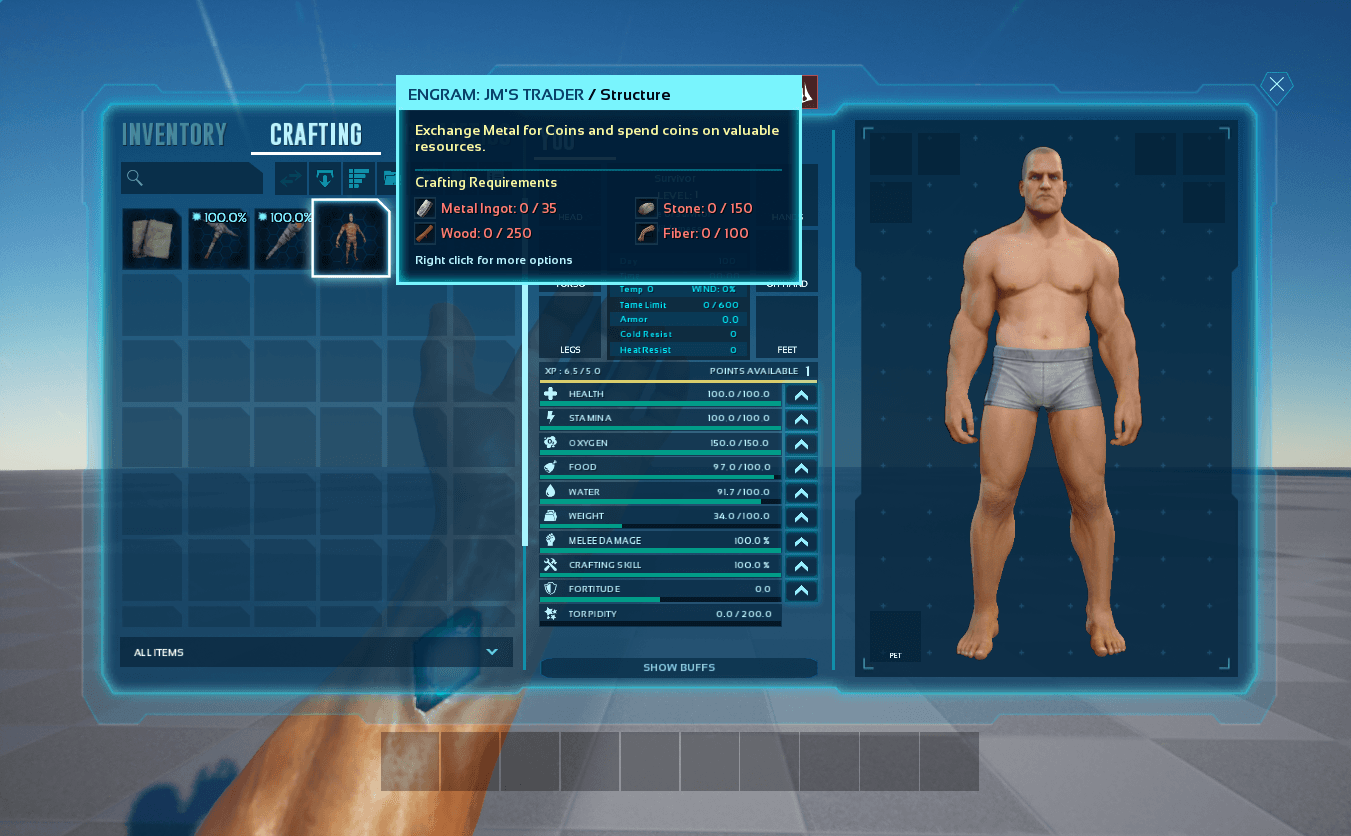
Task: Level up Melee Damage
Action: pos(801,541)
